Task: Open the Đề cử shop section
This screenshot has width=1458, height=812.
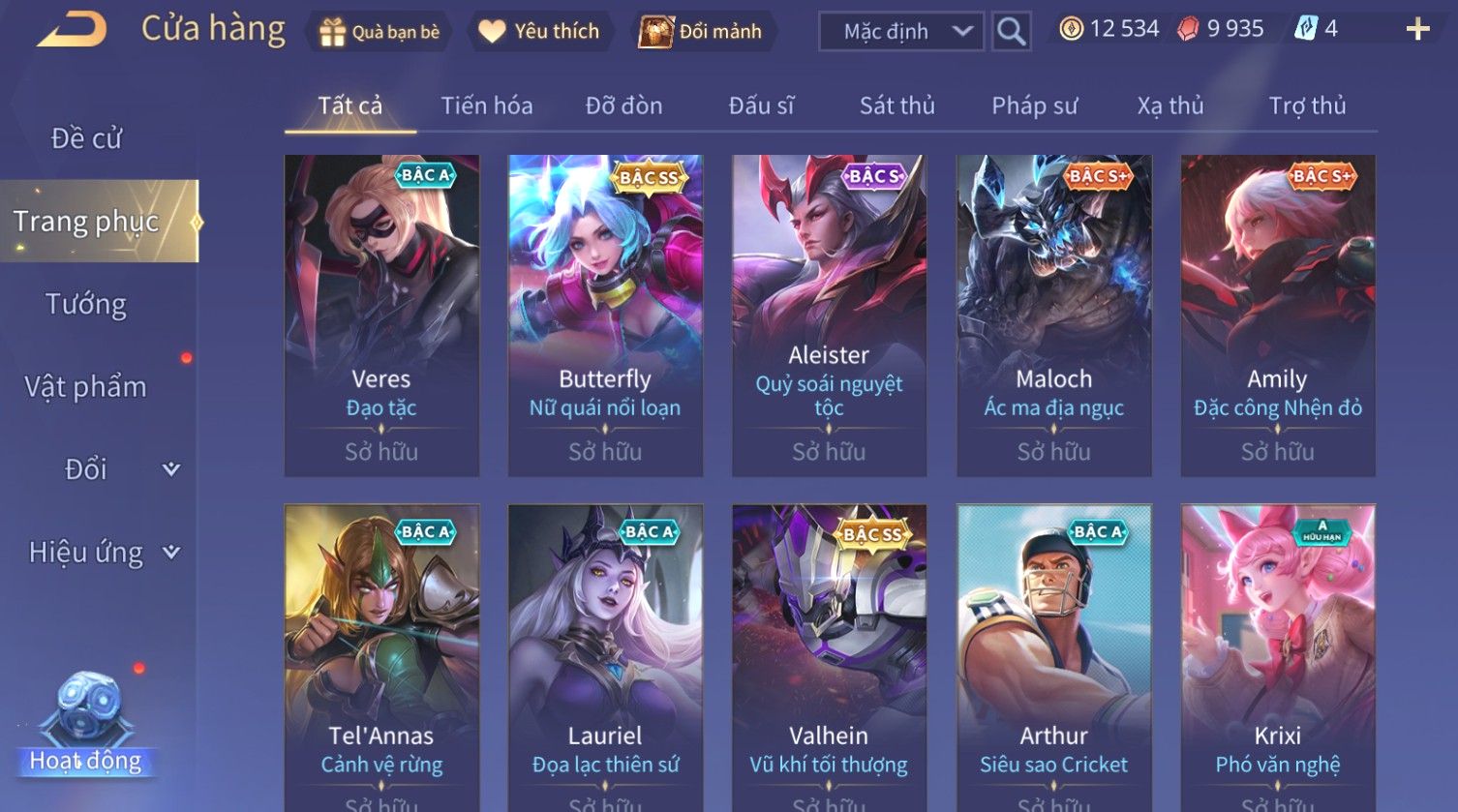Action: pos(86,138)
